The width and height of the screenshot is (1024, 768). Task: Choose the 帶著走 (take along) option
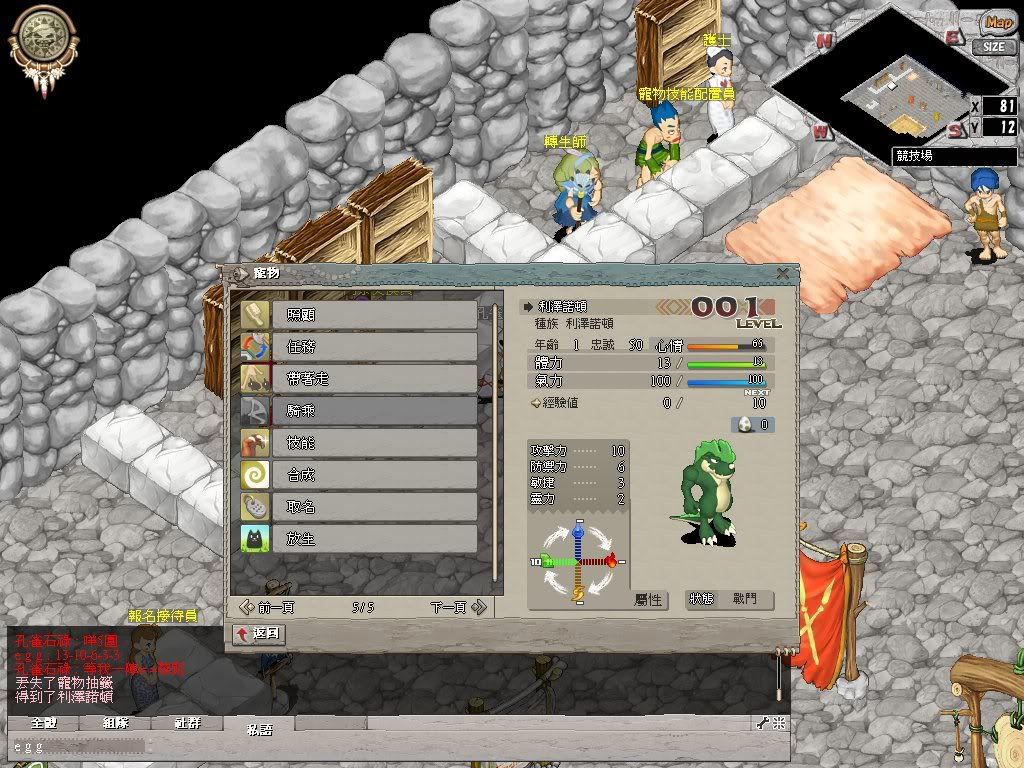[x=358, y=379]
